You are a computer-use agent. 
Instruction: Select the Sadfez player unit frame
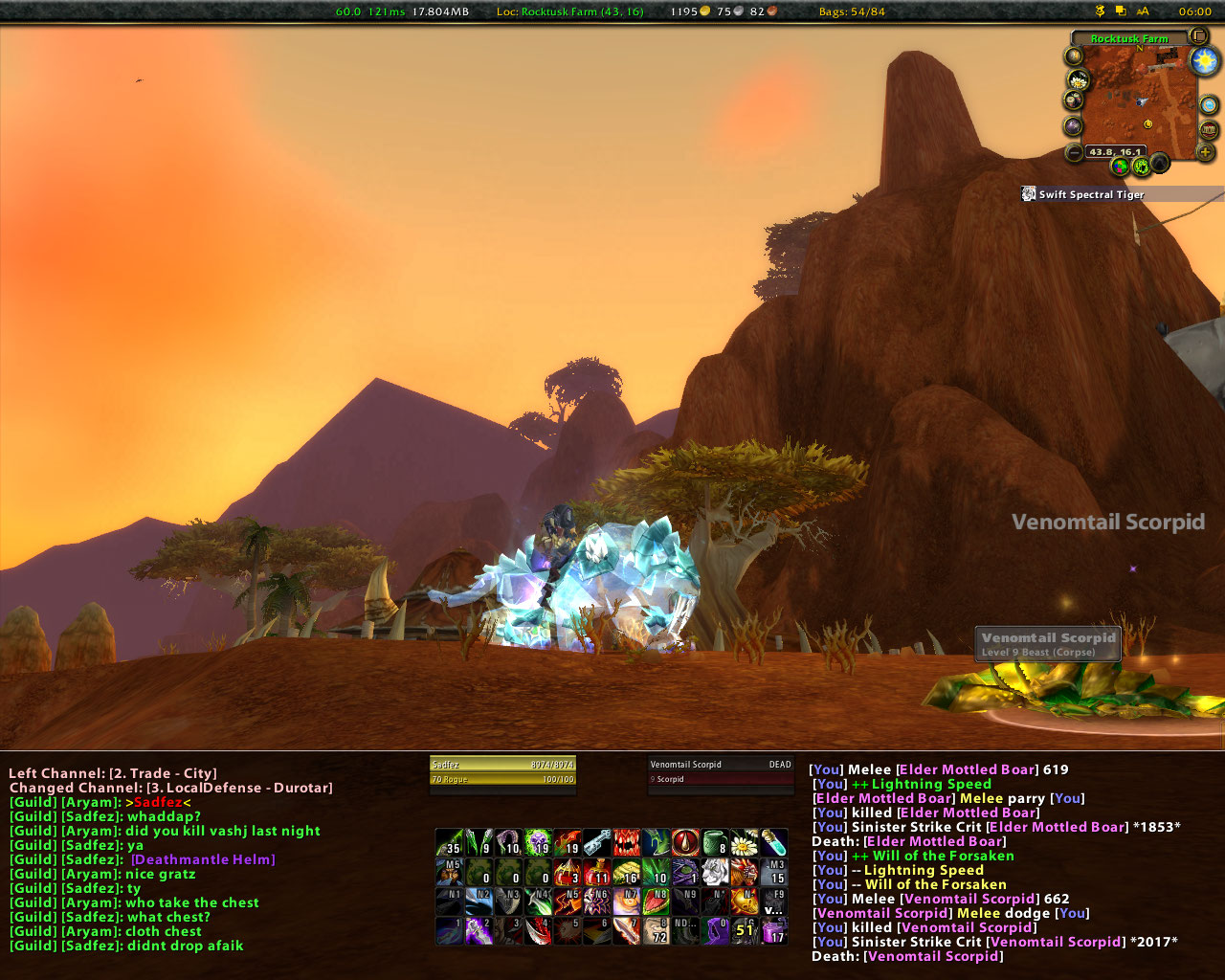pyautogui.click(x=502, y=771)
